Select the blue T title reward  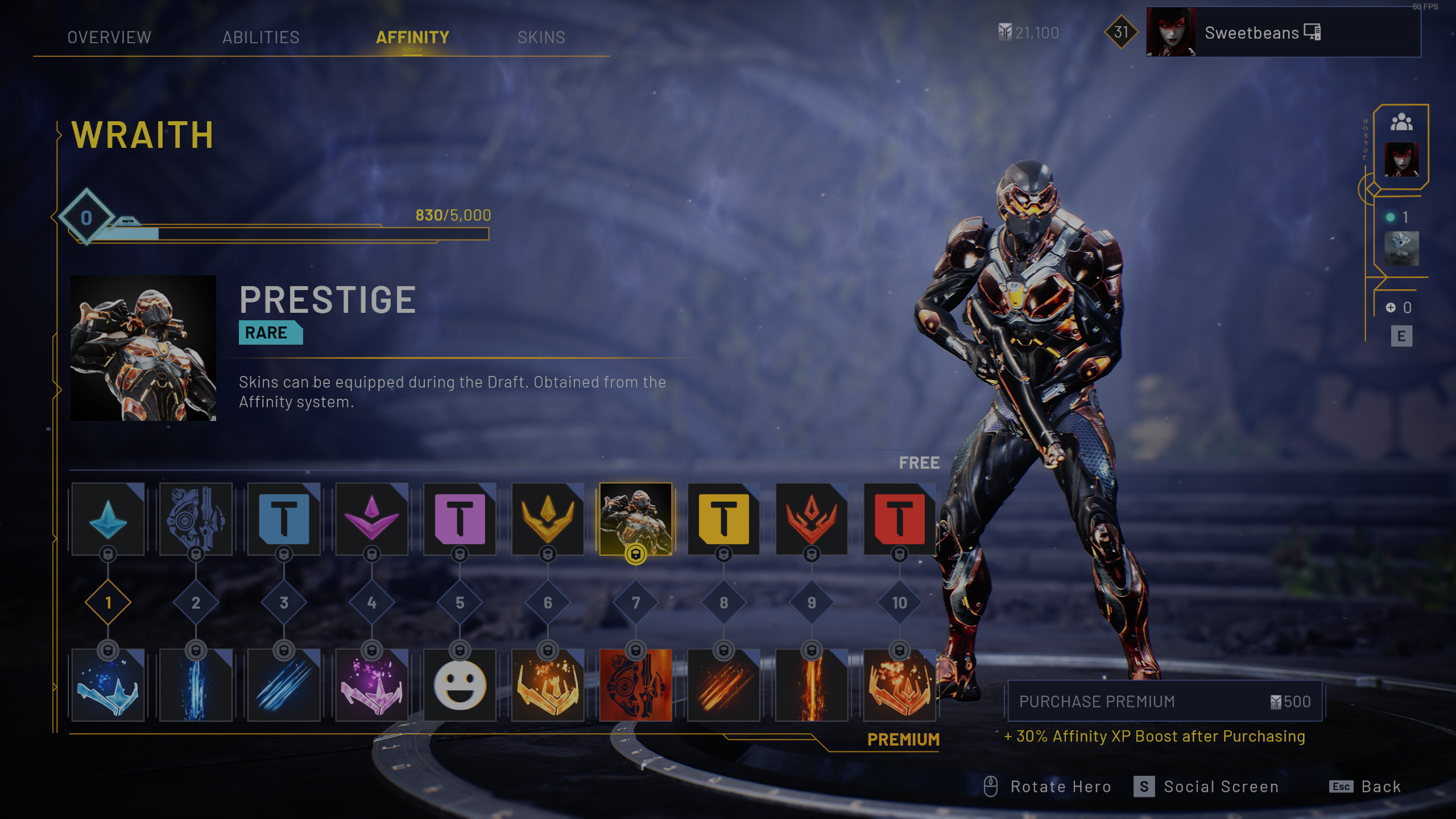click(x=284, y=518)
